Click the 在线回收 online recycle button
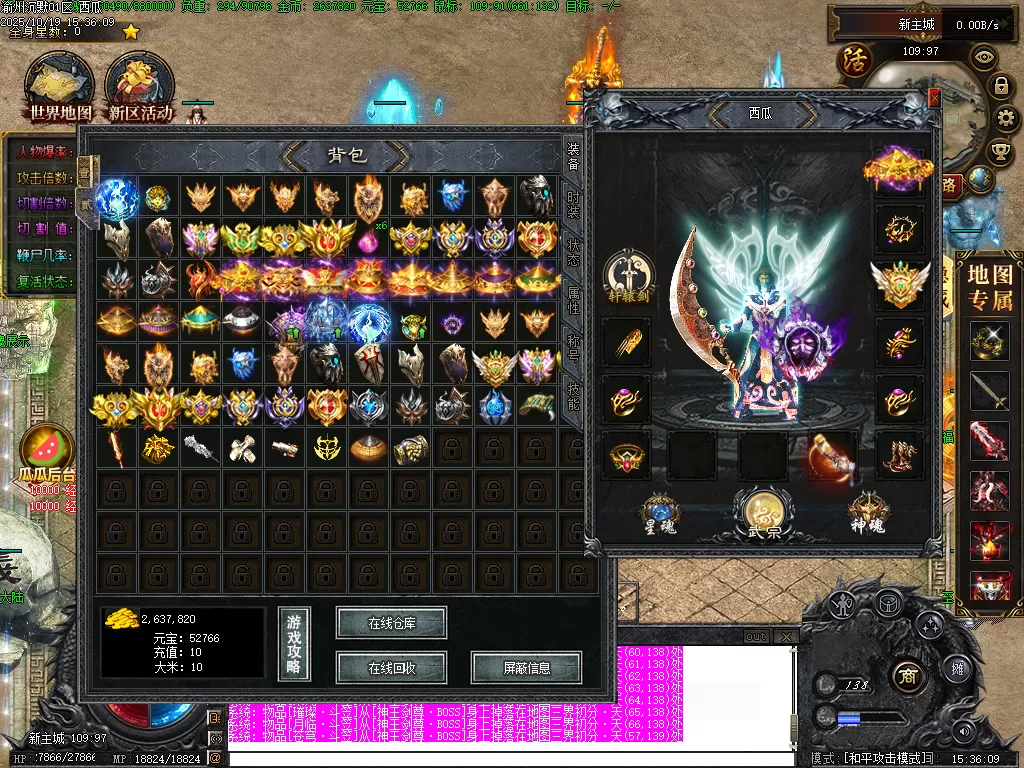This screenshot has height=768, width=1024. [x=391, y=667]
